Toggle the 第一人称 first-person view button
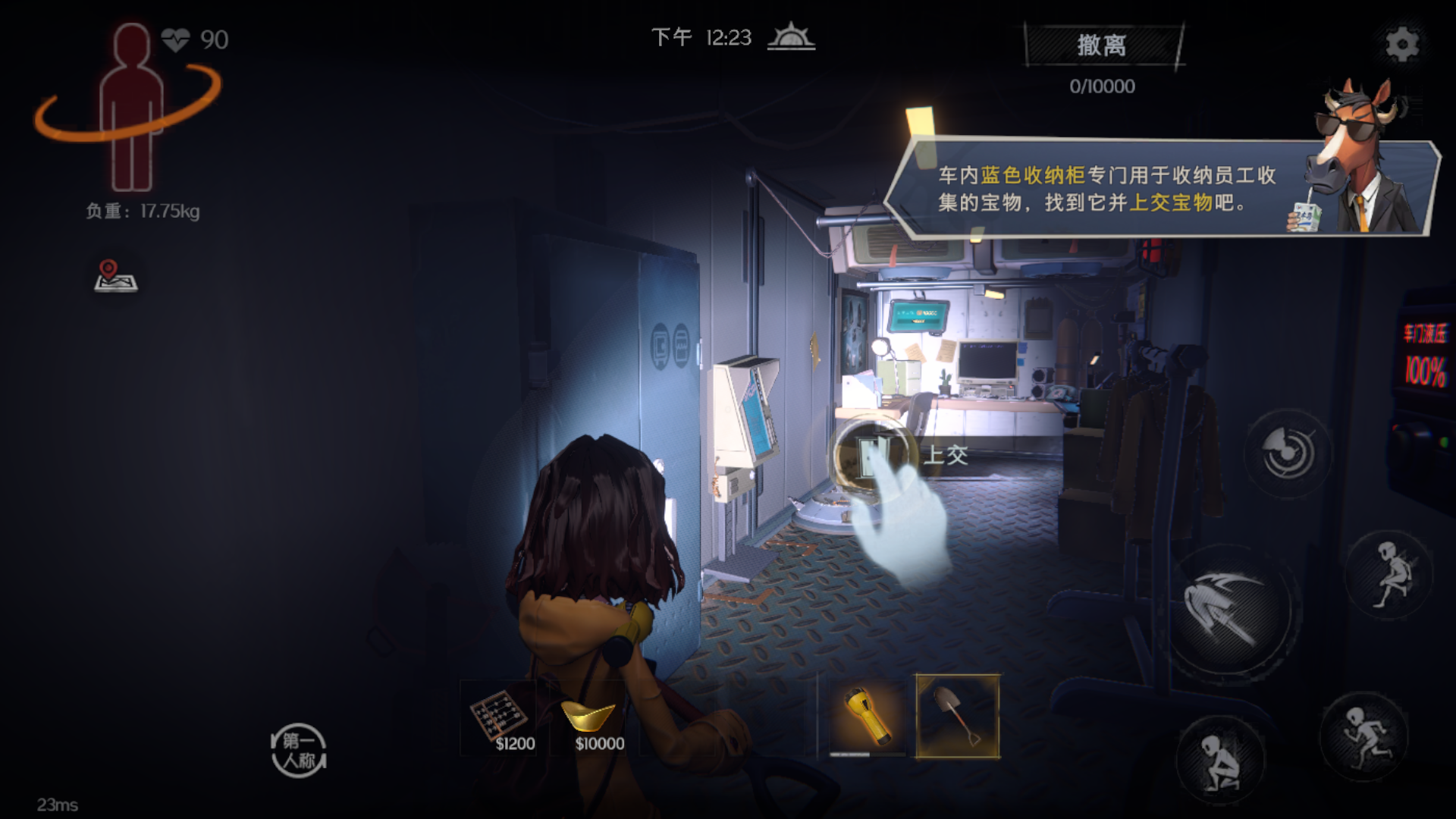Screen dimensions: 1456x819 [299, 750]
